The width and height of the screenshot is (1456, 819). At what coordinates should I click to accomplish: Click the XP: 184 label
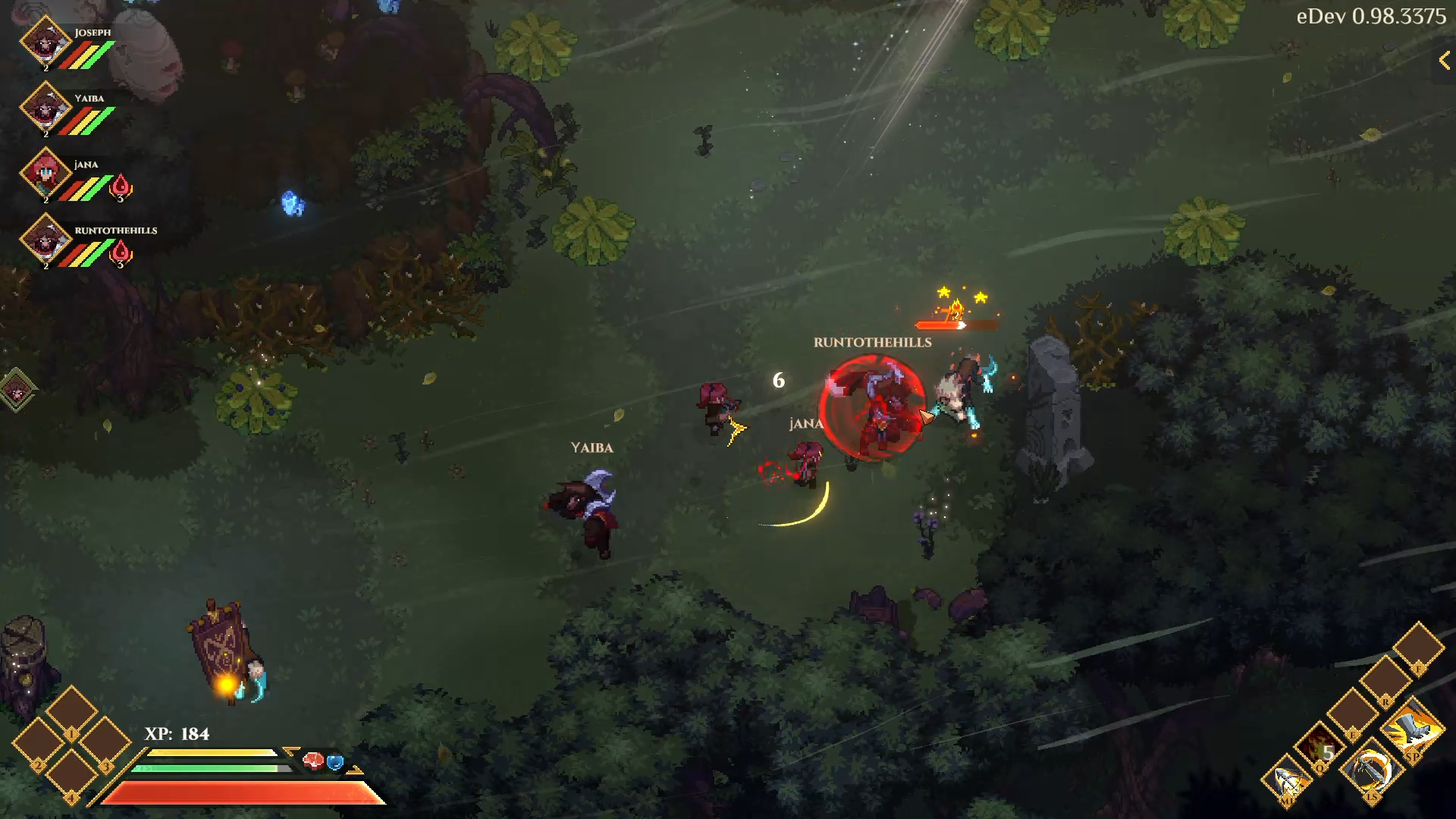(x=176, y=733)
